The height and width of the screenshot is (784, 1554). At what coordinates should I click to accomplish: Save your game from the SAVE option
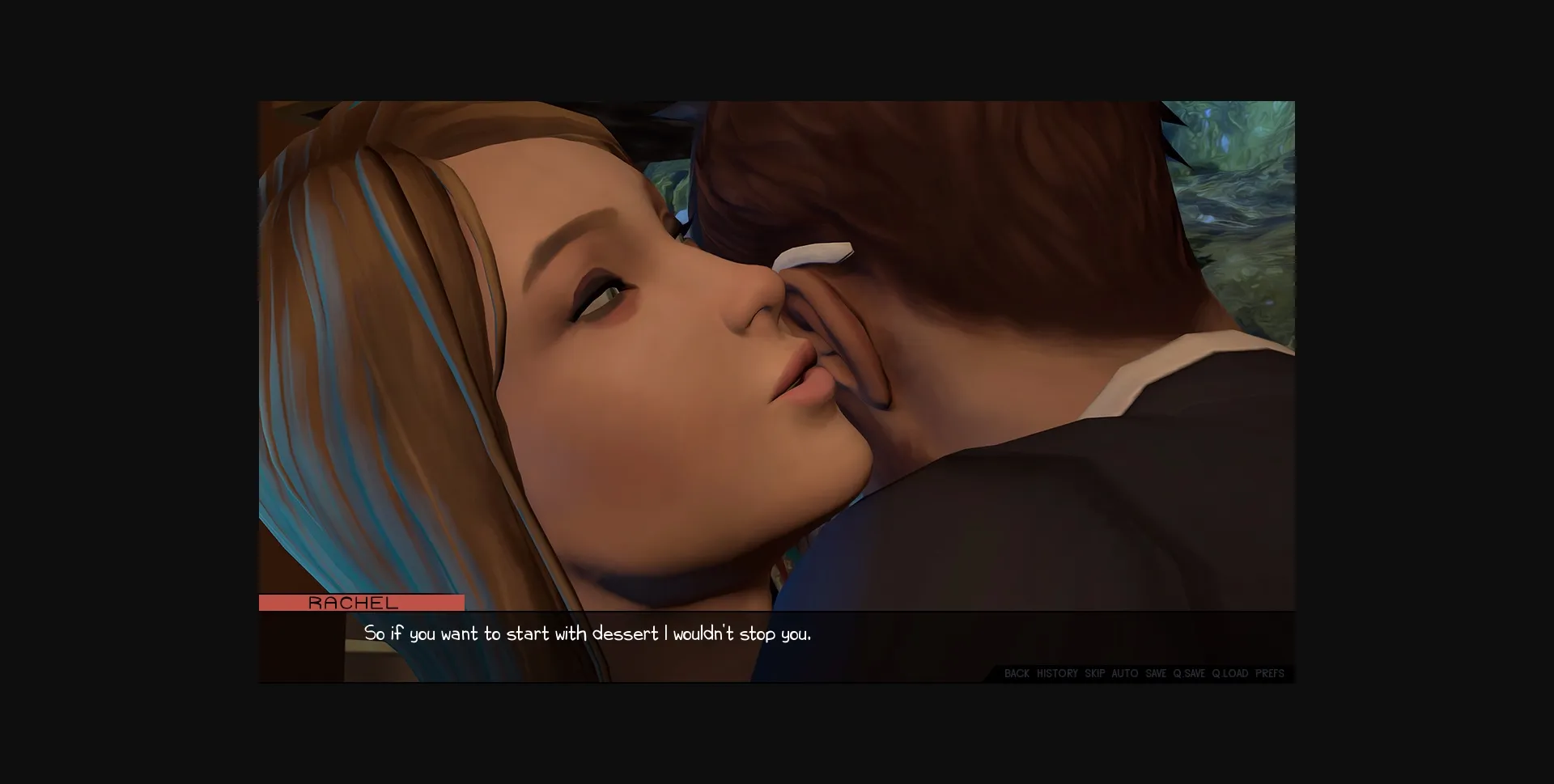[x=1155, y=673]
